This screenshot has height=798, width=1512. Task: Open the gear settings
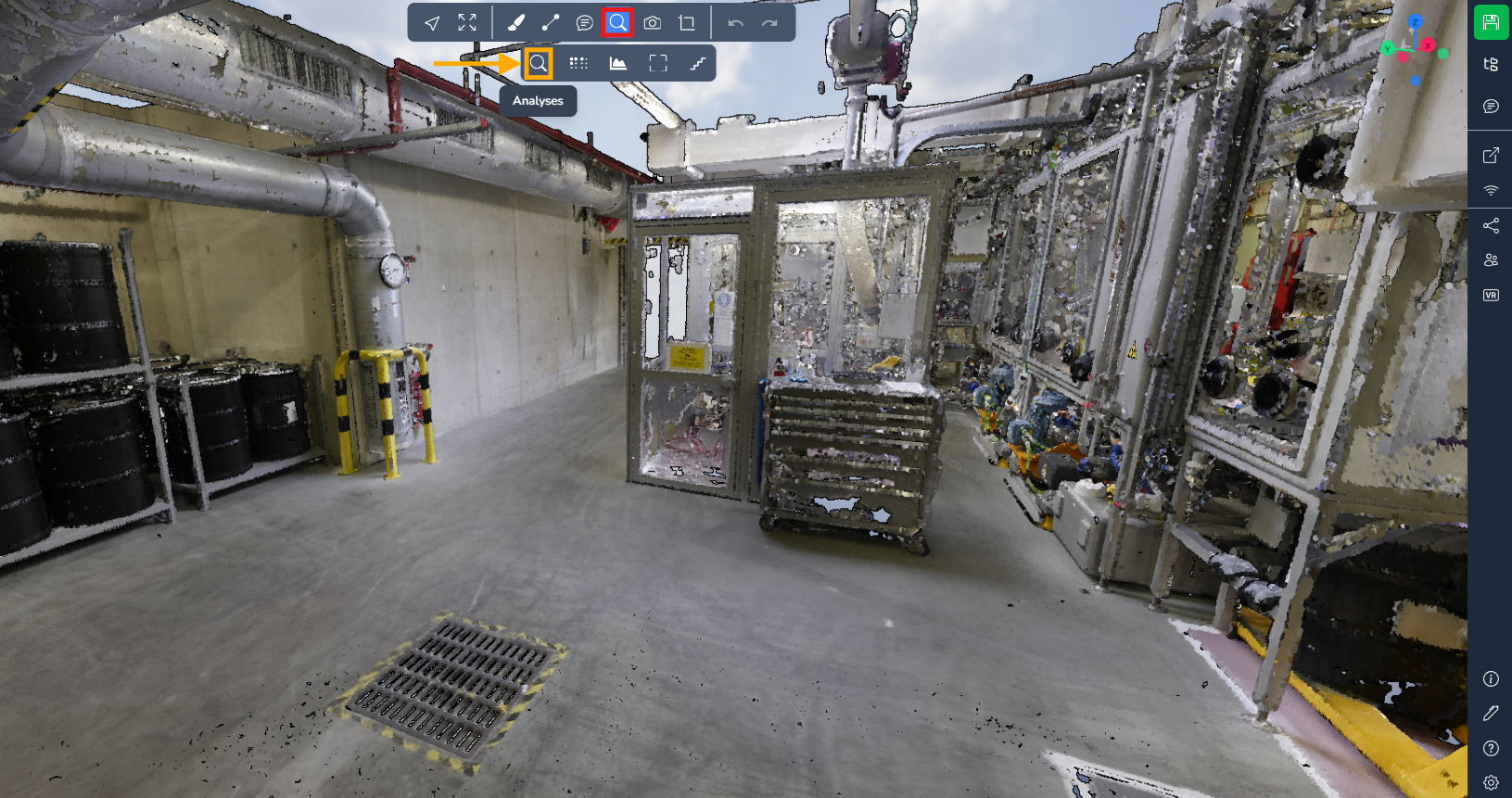(x=1491, y=783)
